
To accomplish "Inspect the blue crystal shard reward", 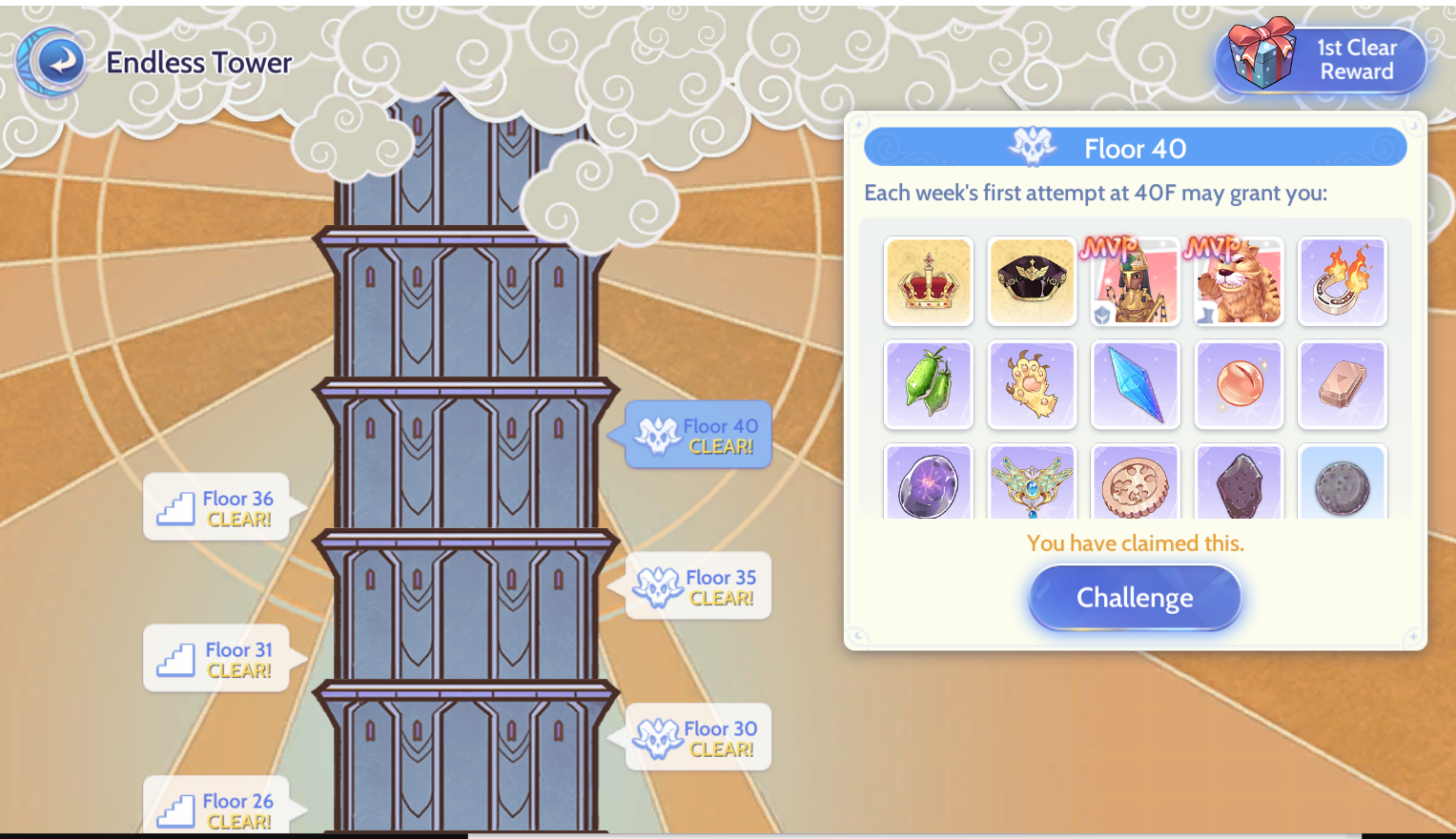I will [x=1135, y=384].
